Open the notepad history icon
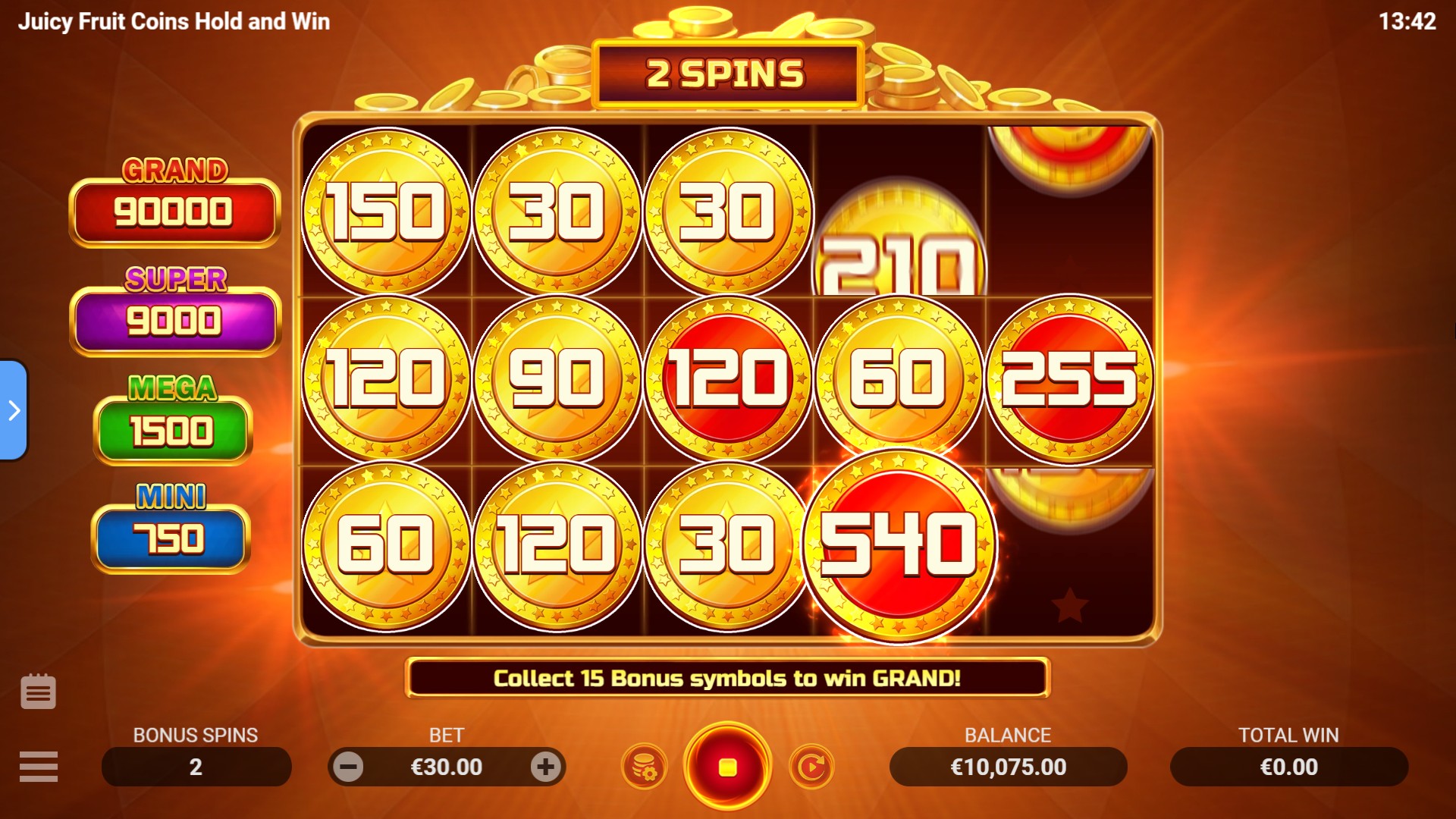 tap(38, 692)
